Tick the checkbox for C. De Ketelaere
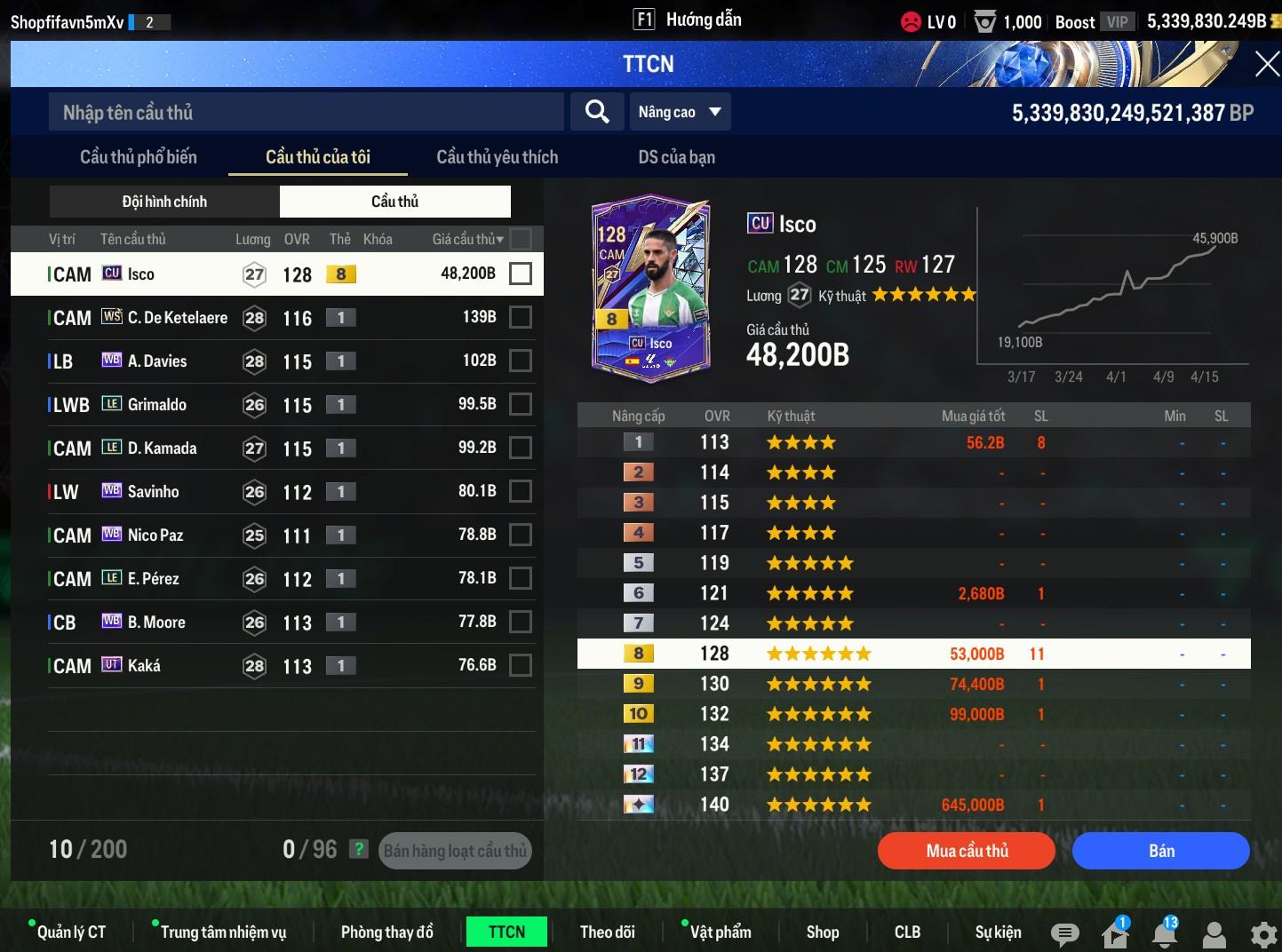1282x952 pixels. 521,317
